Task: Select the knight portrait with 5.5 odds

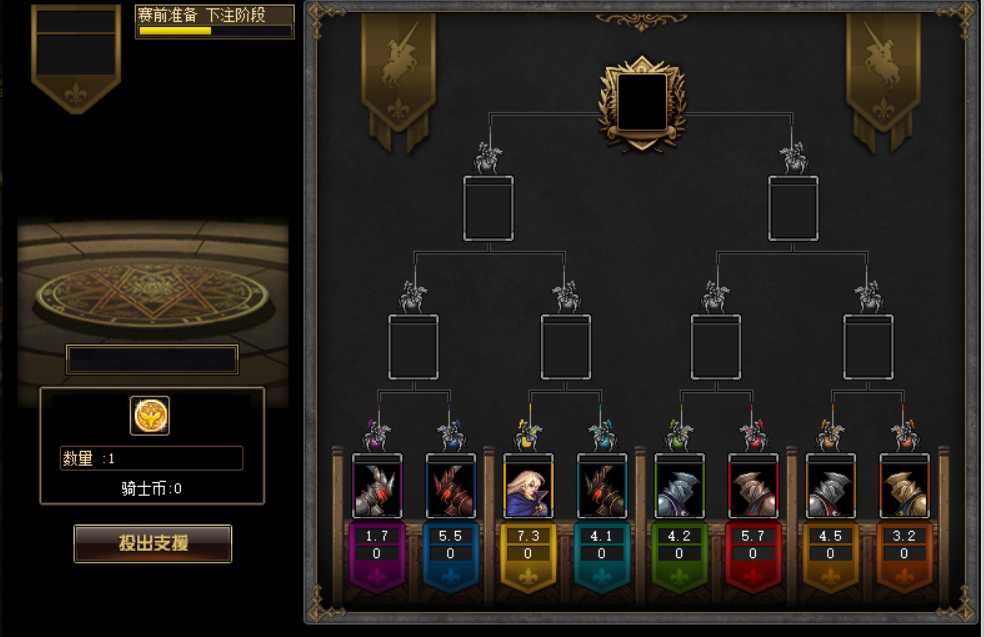Action: [450, 488]
